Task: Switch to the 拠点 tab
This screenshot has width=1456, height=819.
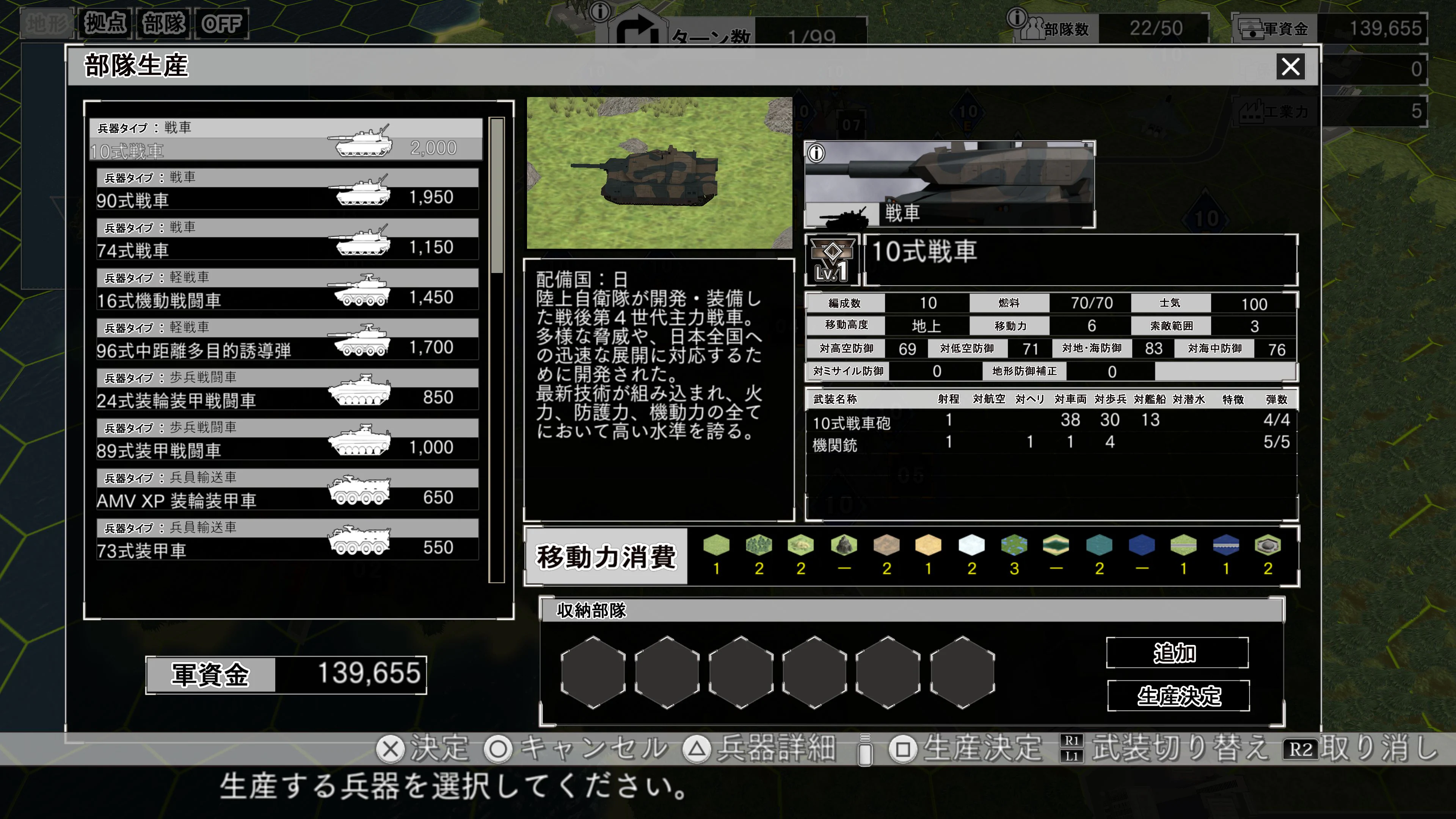Action: tap(105, 24)
